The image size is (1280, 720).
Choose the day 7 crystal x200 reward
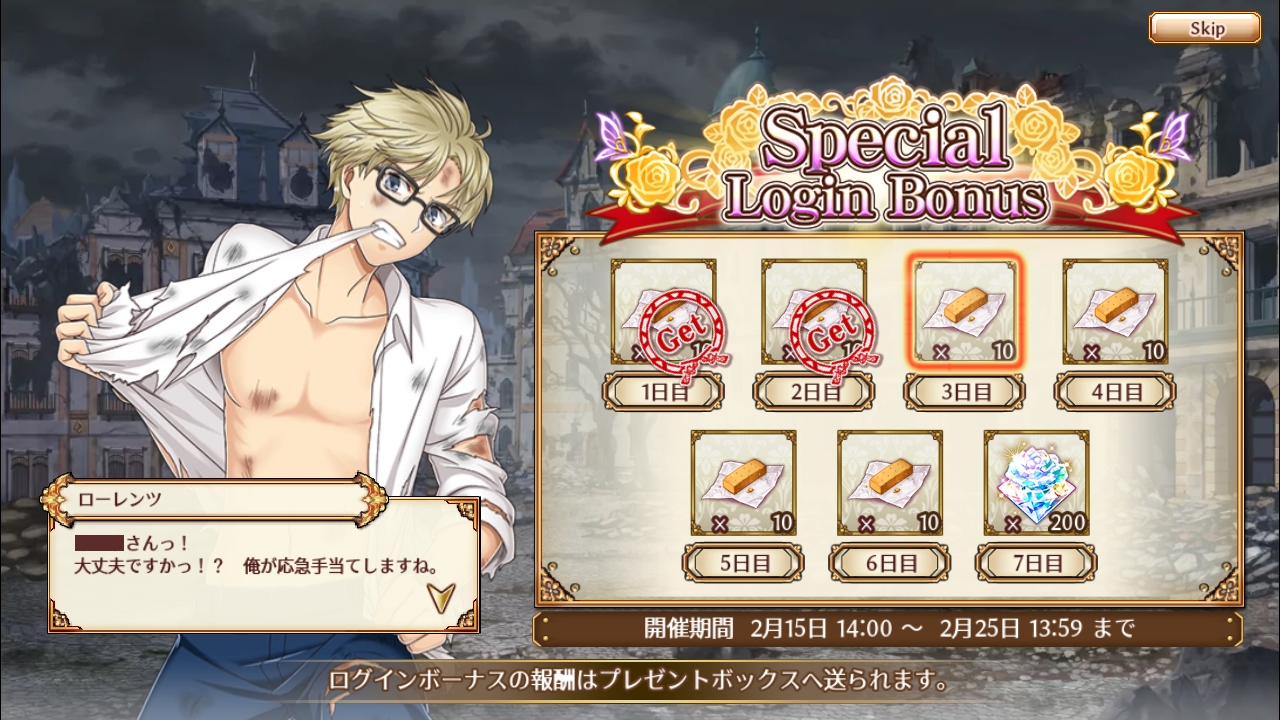[x=1036, y=483]
